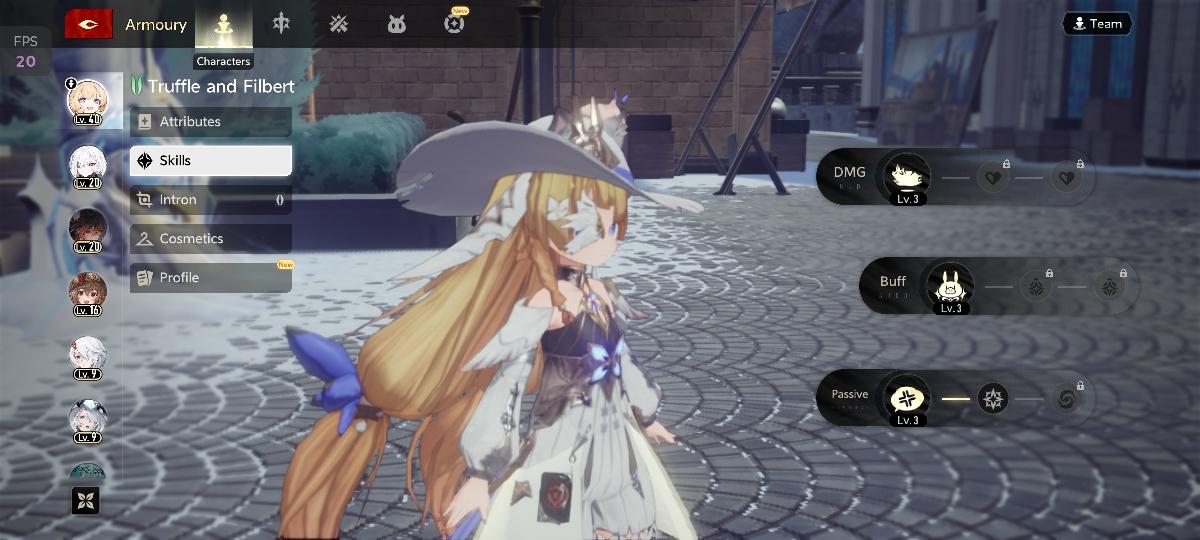Select the locked swirl node on Passive row

pos(1067,398)
